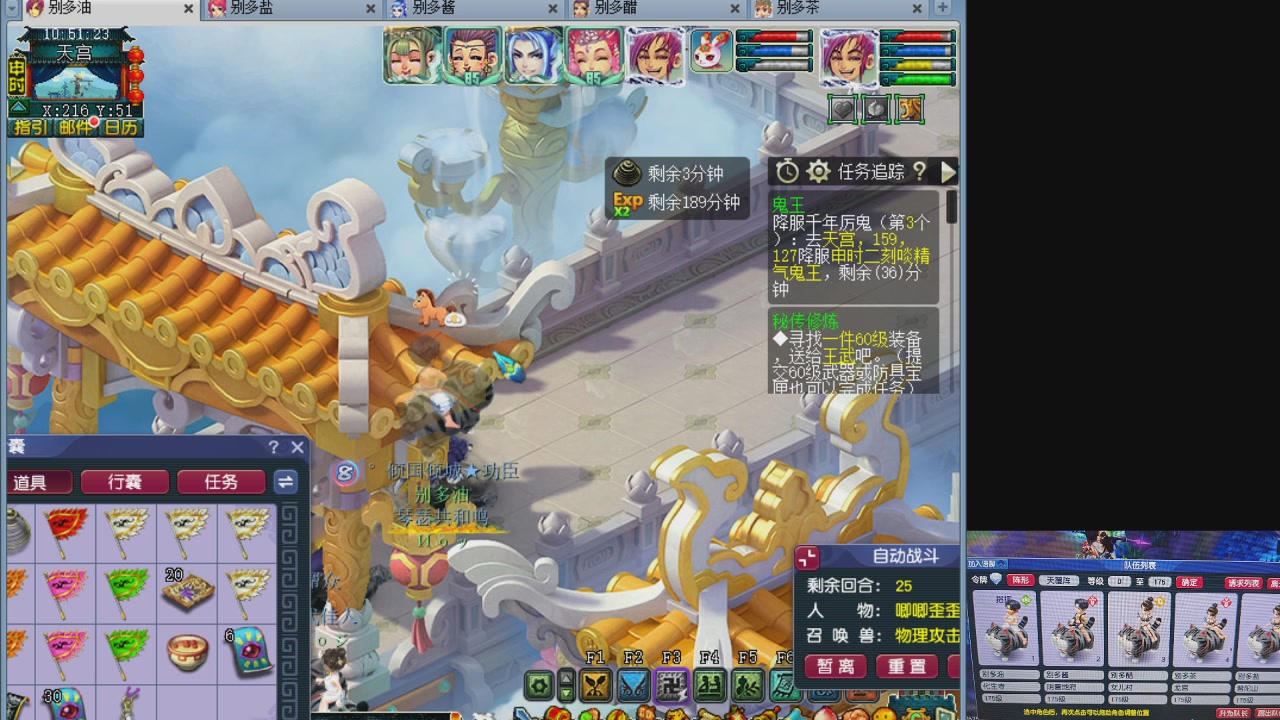Collapse the 队伍列表 panel header arrow
The width and height of the screenshot is (1280, 720).
tap(1000, 564)
